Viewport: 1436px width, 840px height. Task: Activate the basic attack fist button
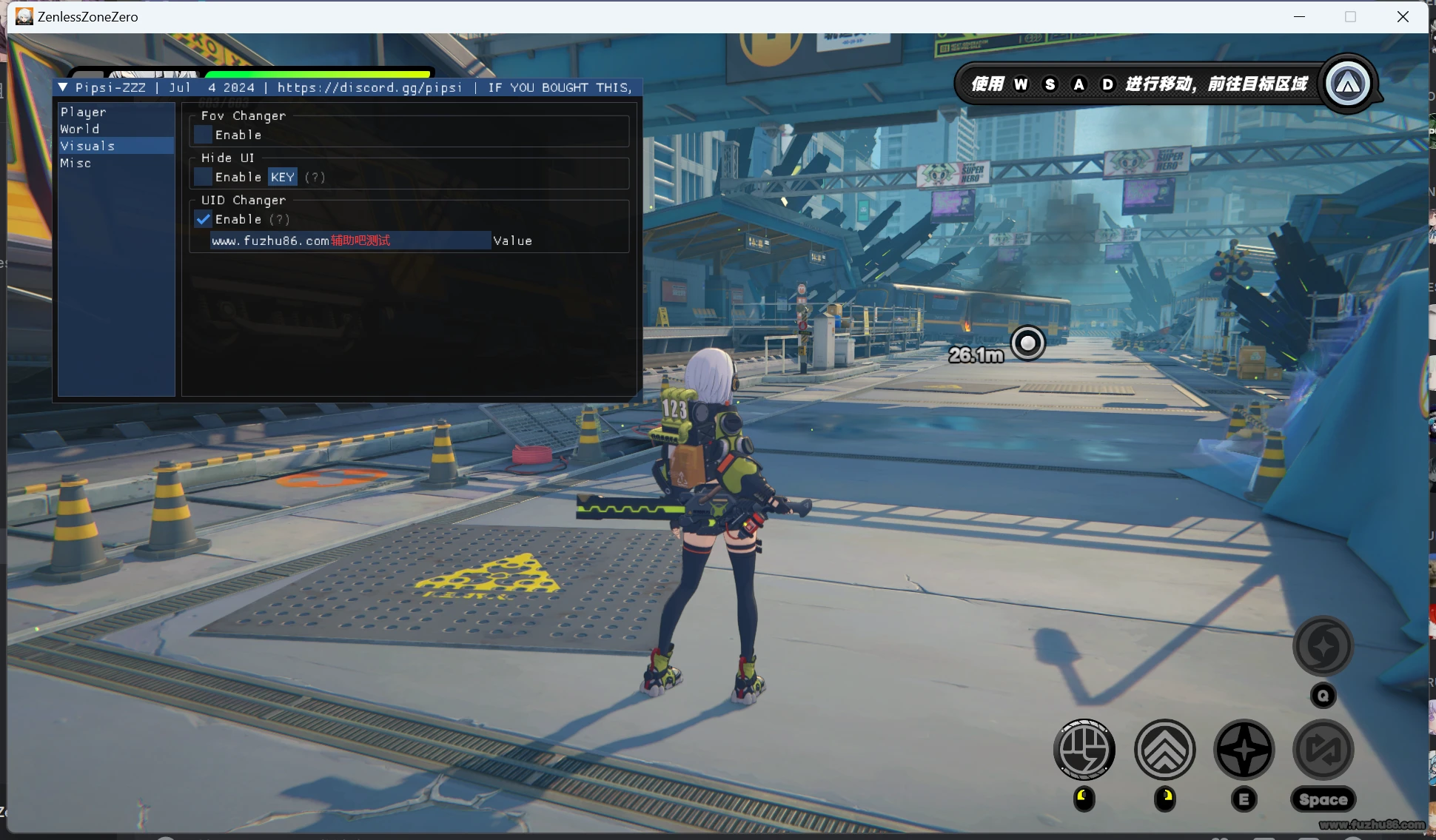point(1084,750)
